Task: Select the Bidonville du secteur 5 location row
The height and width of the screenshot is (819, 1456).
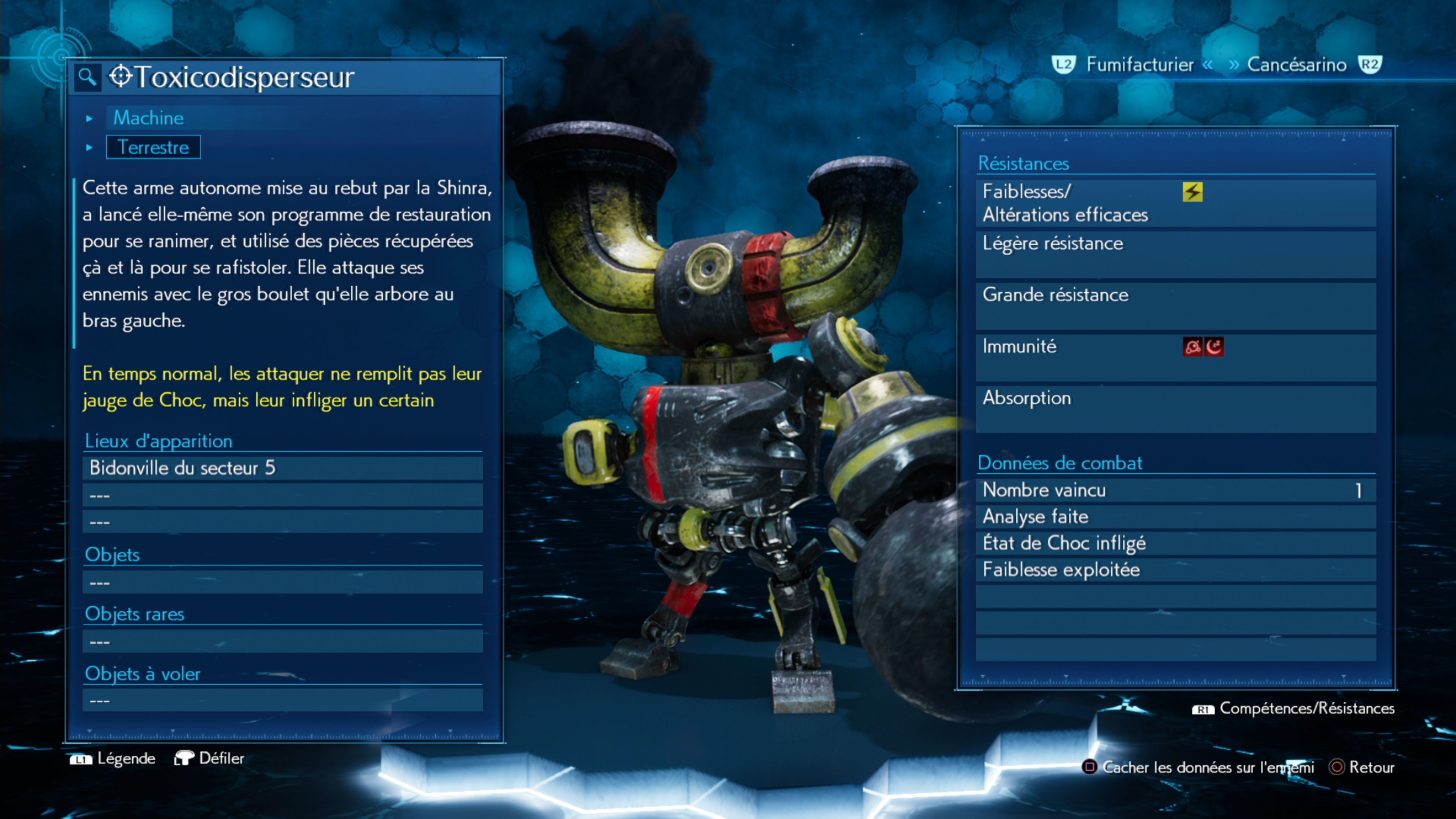Action: pos(282,468)
